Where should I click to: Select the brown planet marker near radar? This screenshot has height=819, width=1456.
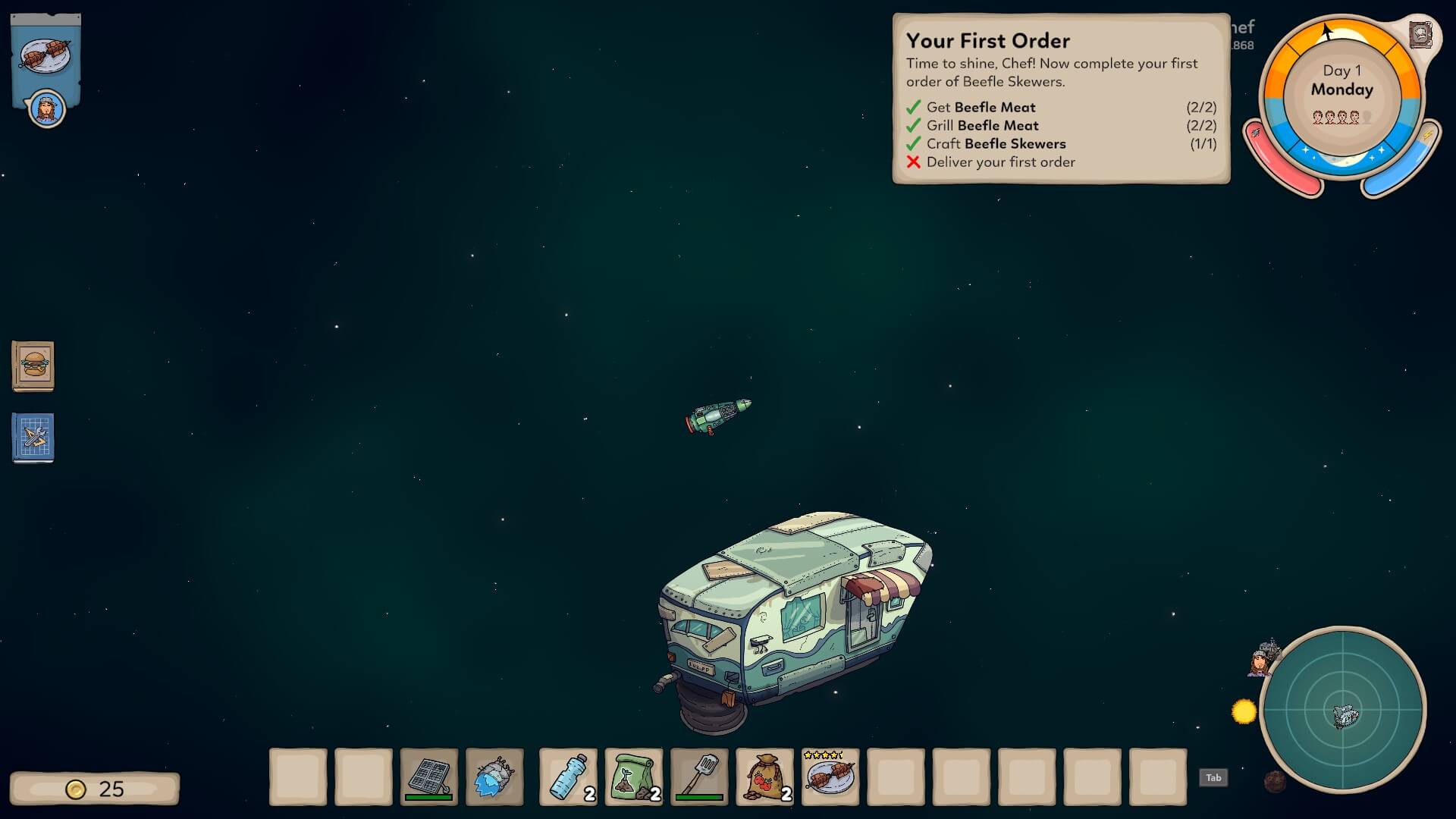1275,780
